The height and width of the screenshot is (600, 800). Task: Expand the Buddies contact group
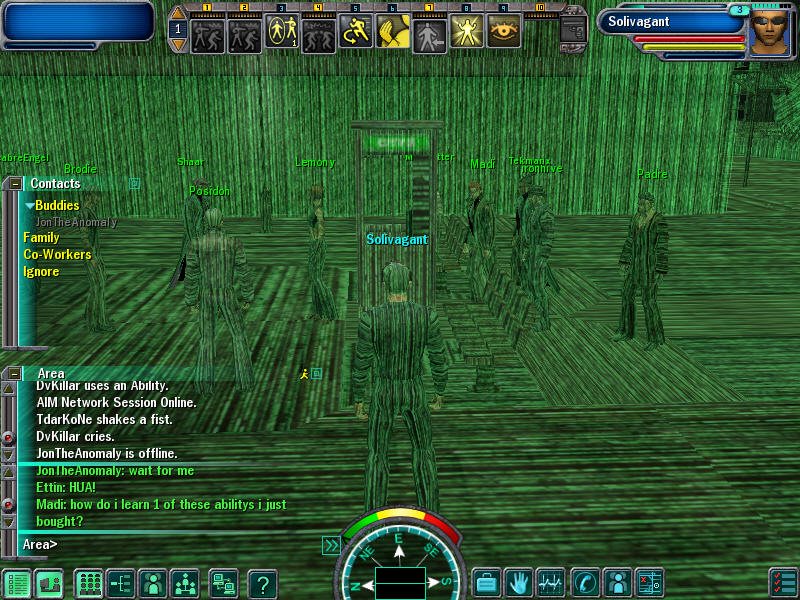56,205
